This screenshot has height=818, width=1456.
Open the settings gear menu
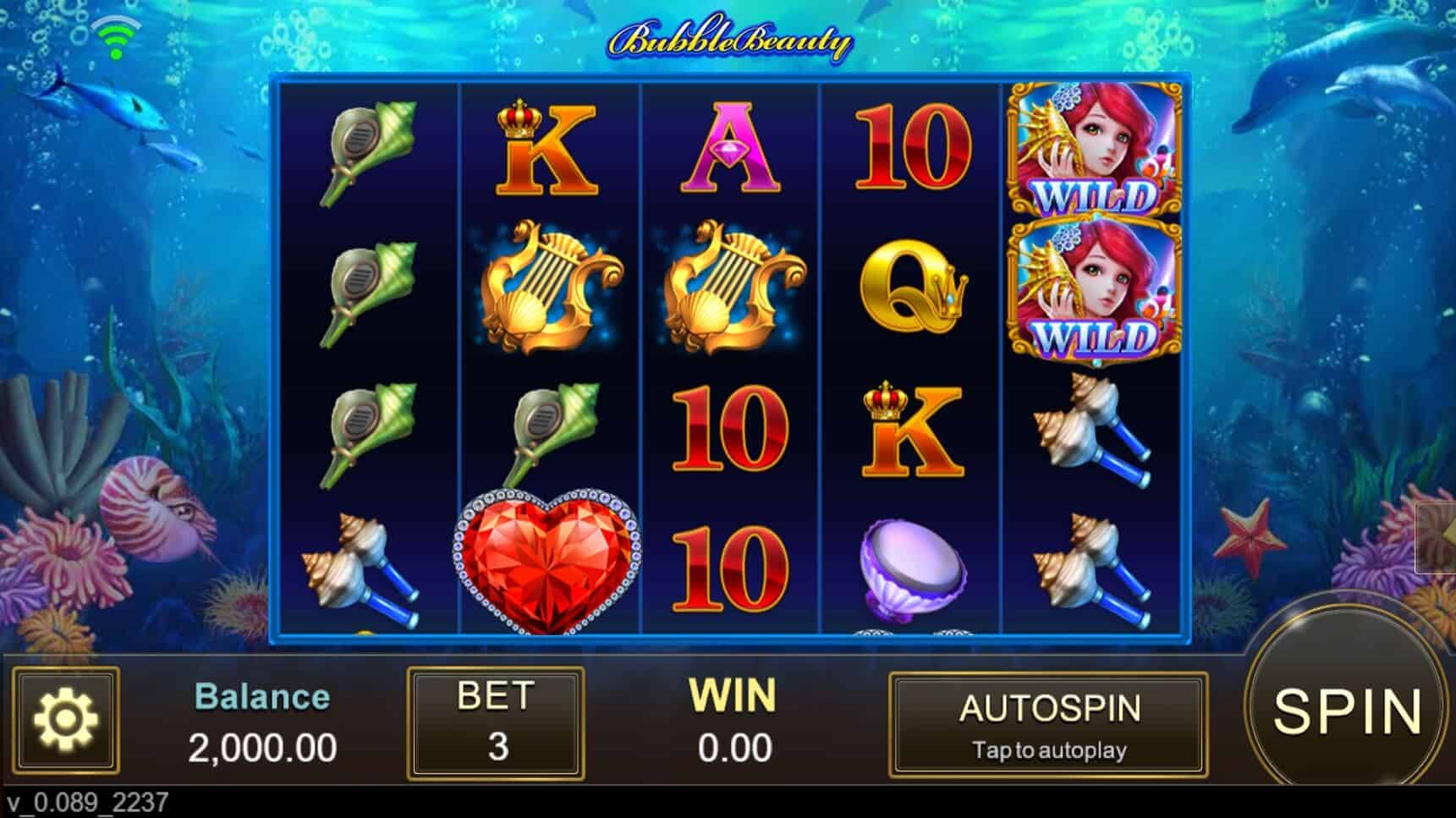click(x=68, y=725)
